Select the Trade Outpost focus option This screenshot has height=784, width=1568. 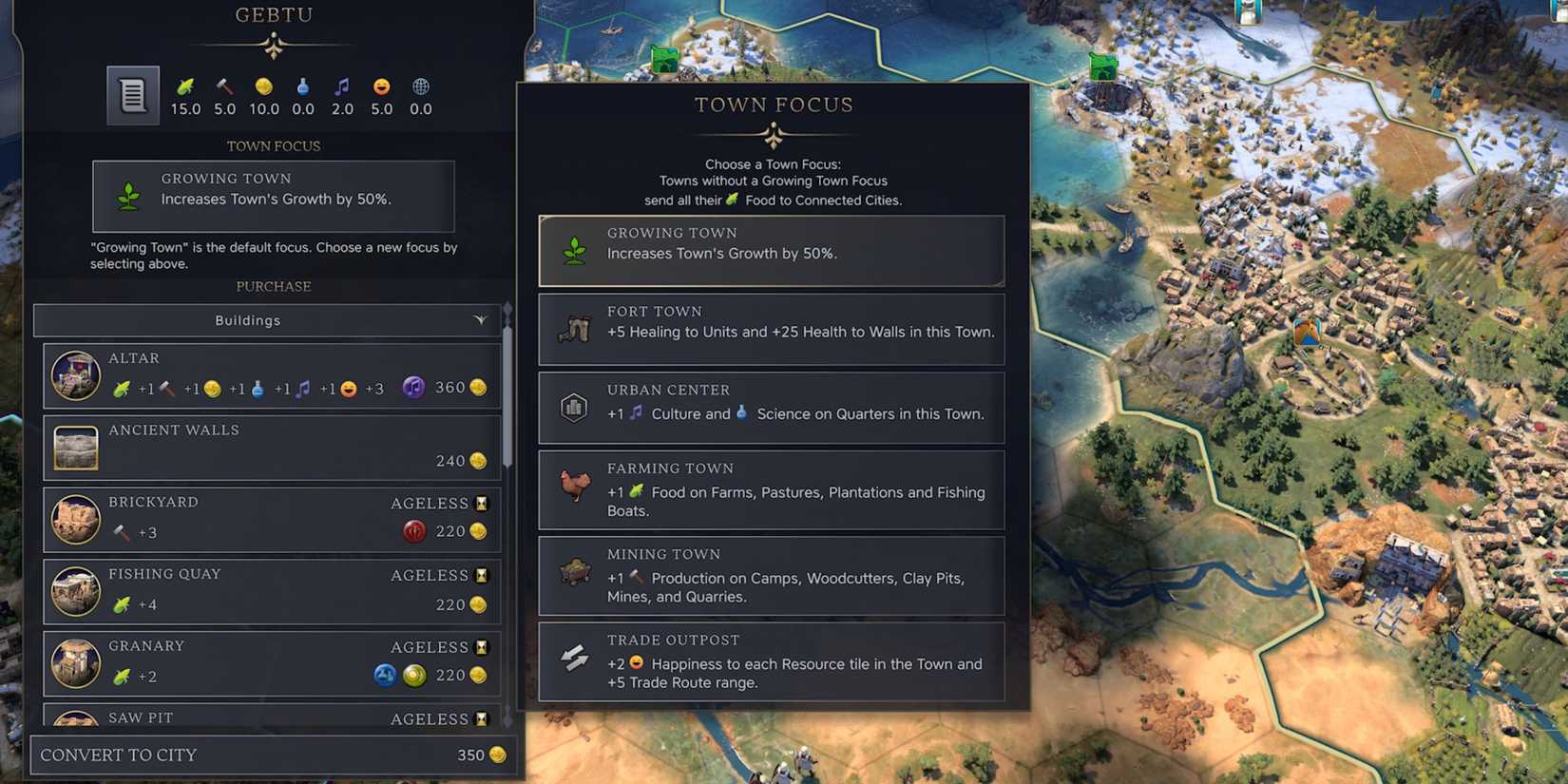(x=771, y=662)
